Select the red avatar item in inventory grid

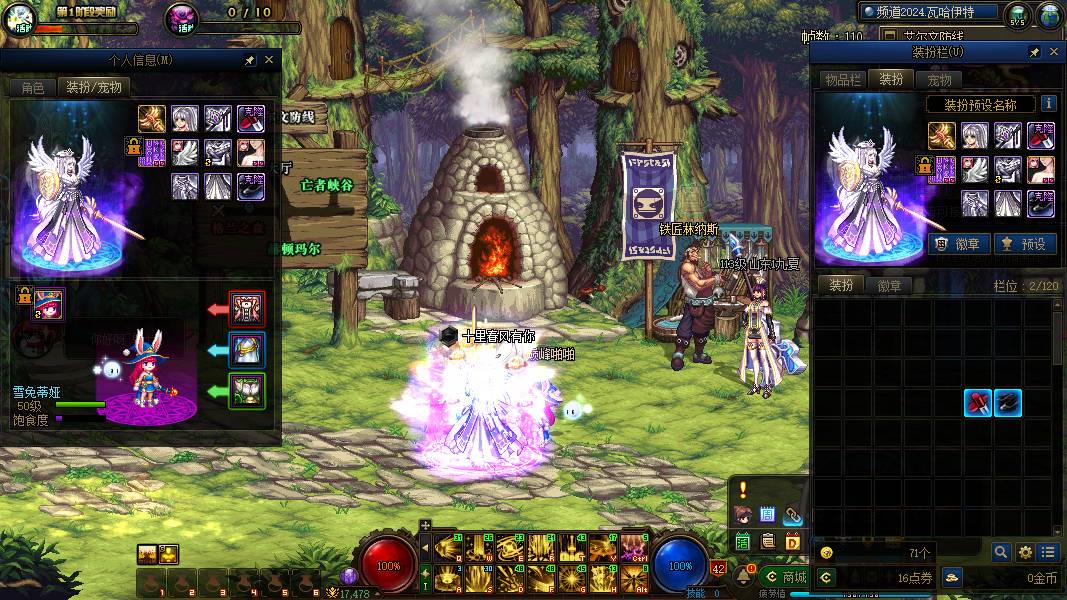(978, 403)
